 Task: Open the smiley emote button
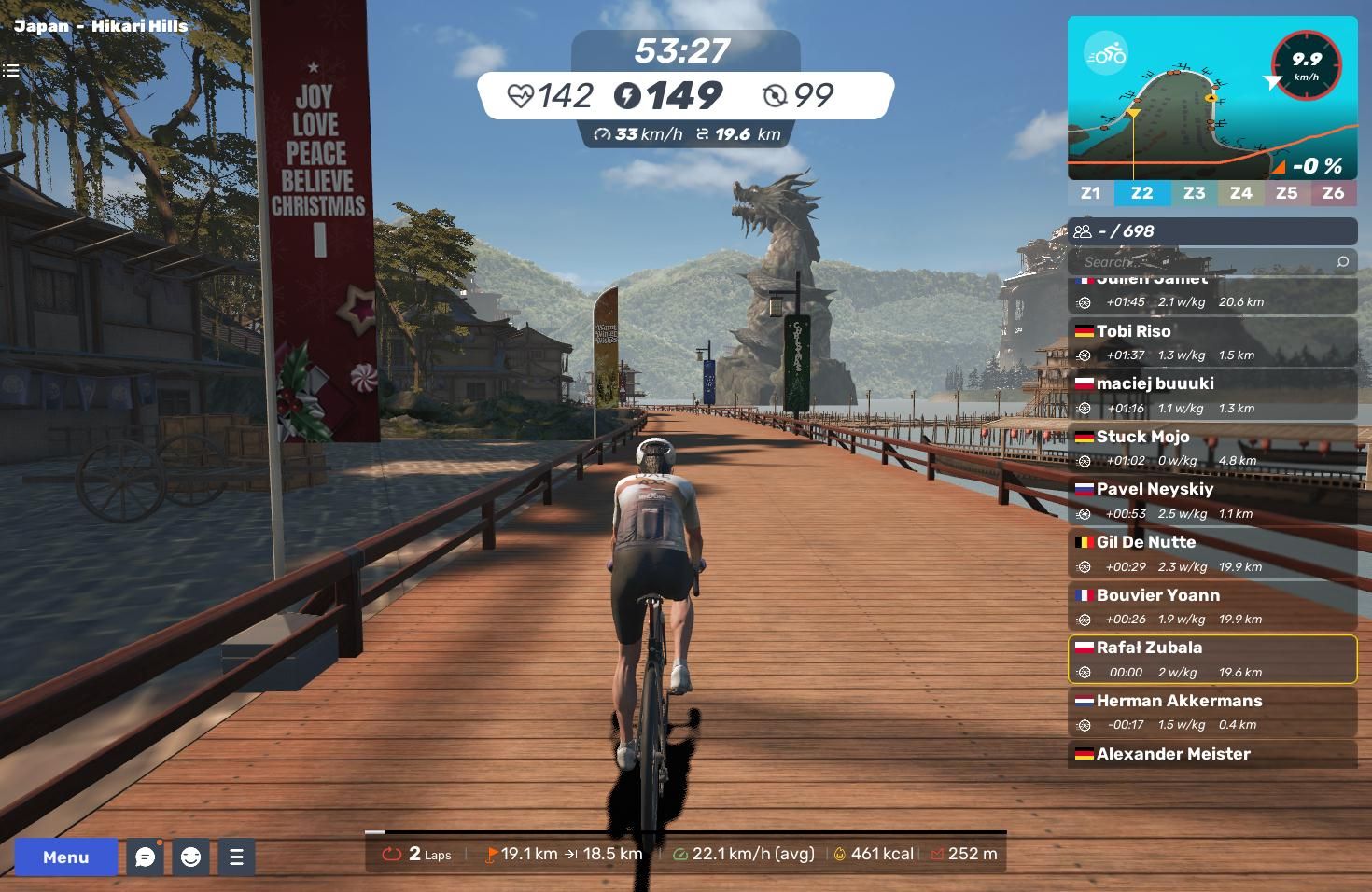[x=191, y=857]
